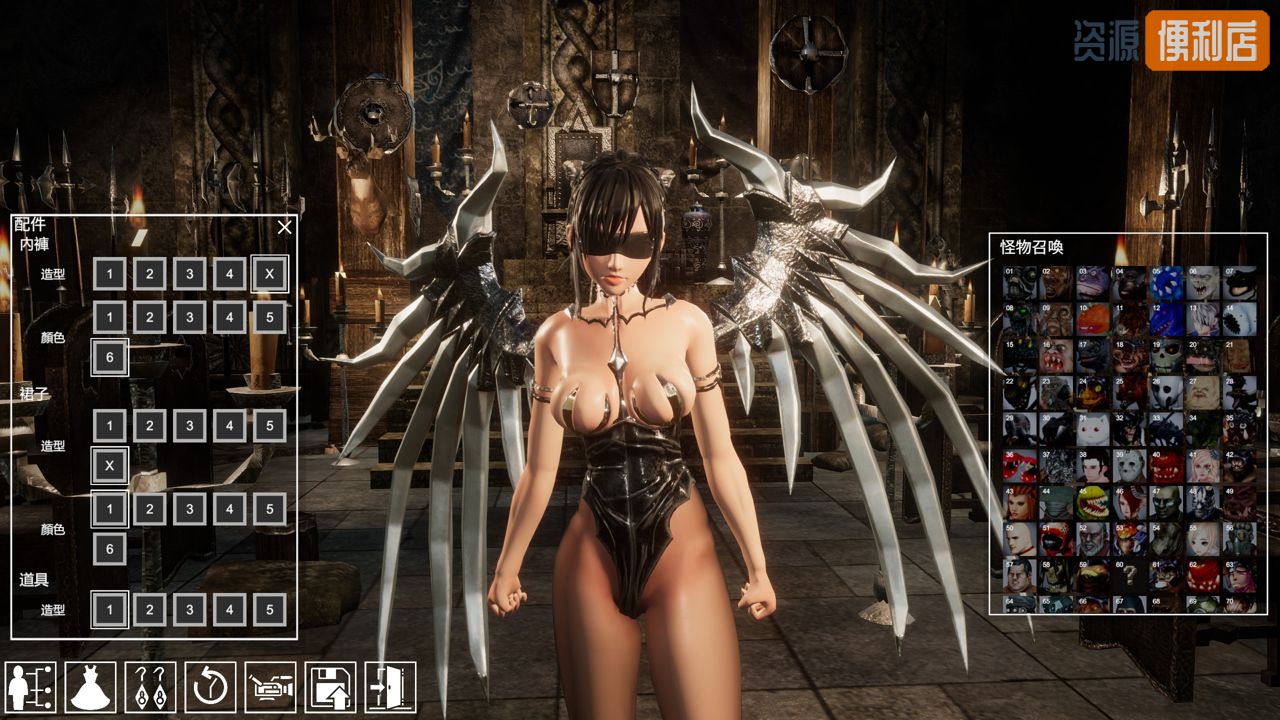
Task: Save using the floppy disk icon
Action: tap(330, 687)
